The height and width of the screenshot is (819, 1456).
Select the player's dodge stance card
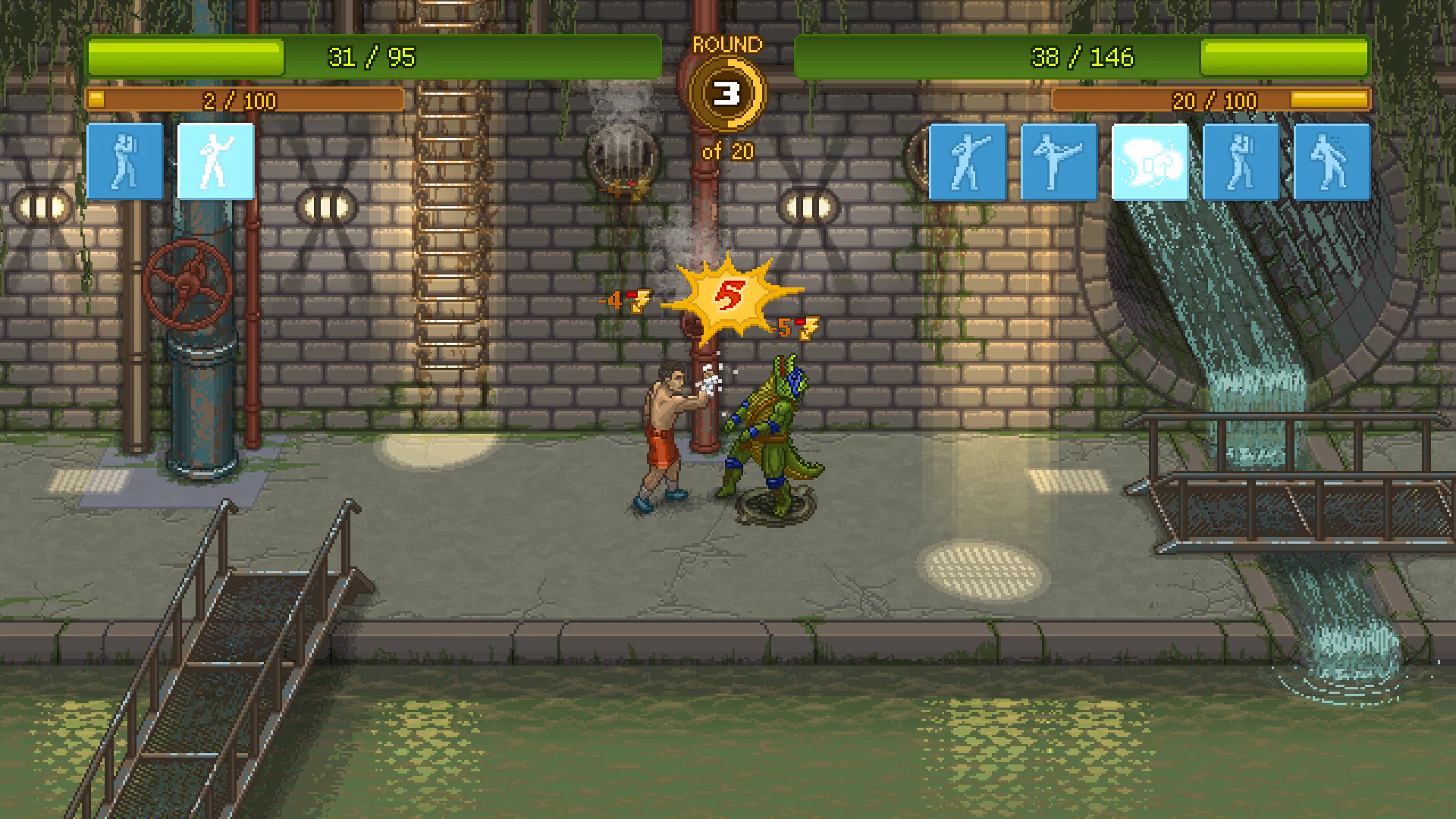click(124, 162)
